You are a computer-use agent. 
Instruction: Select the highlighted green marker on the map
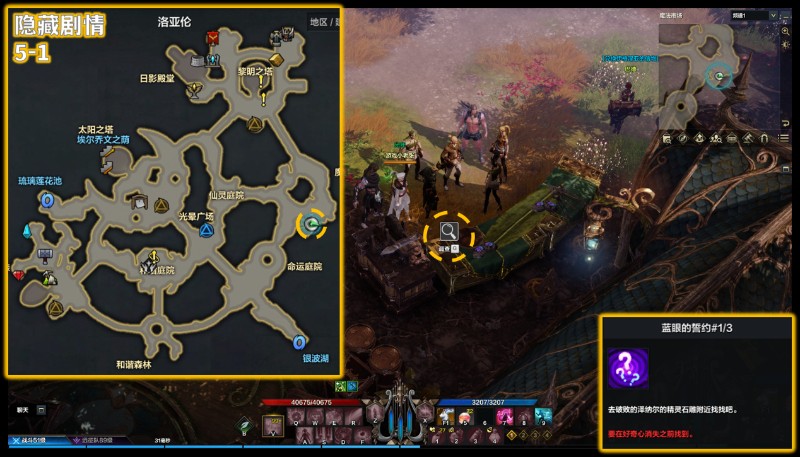[x=312, y=225]
